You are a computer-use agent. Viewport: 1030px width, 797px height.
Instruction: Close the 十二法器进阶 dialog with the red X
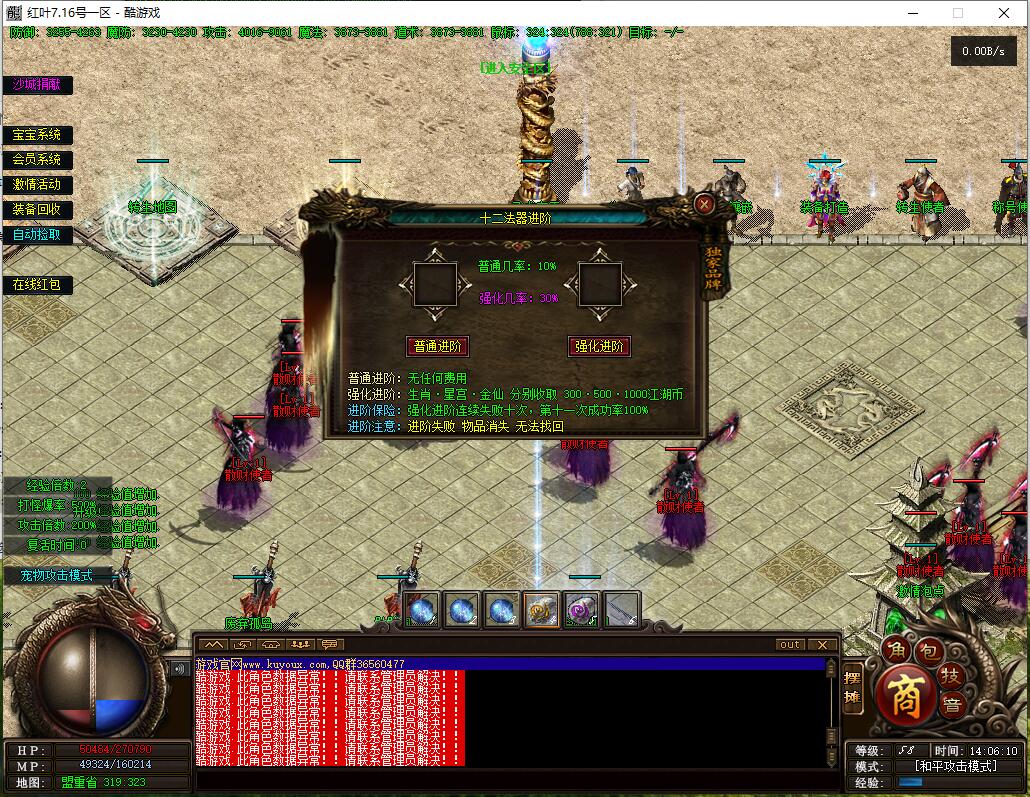(x=705, y=205)
